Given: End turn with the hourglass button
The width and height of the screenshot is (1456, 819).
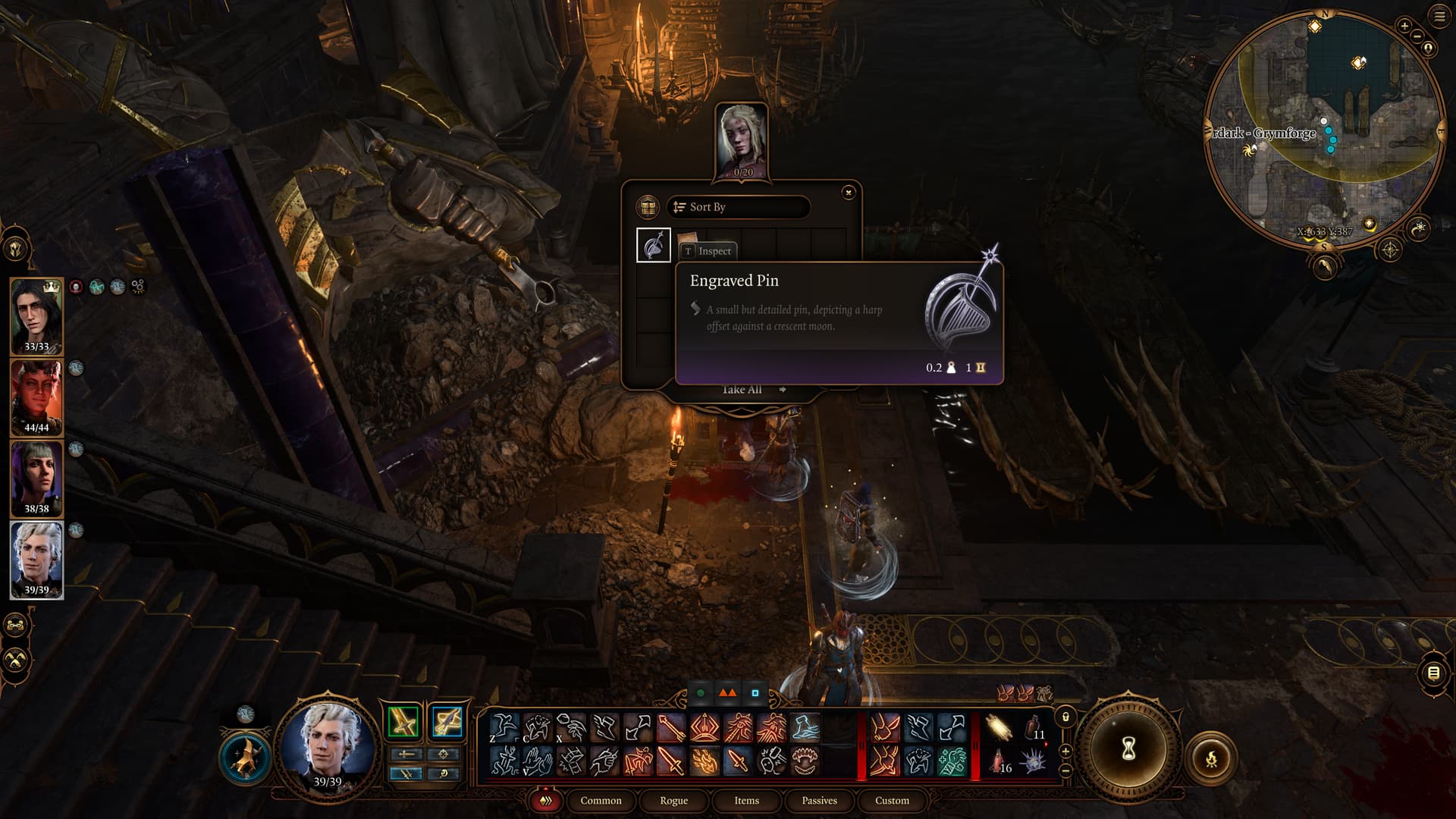Looking at the screenshot, I should click(1128, 750).
